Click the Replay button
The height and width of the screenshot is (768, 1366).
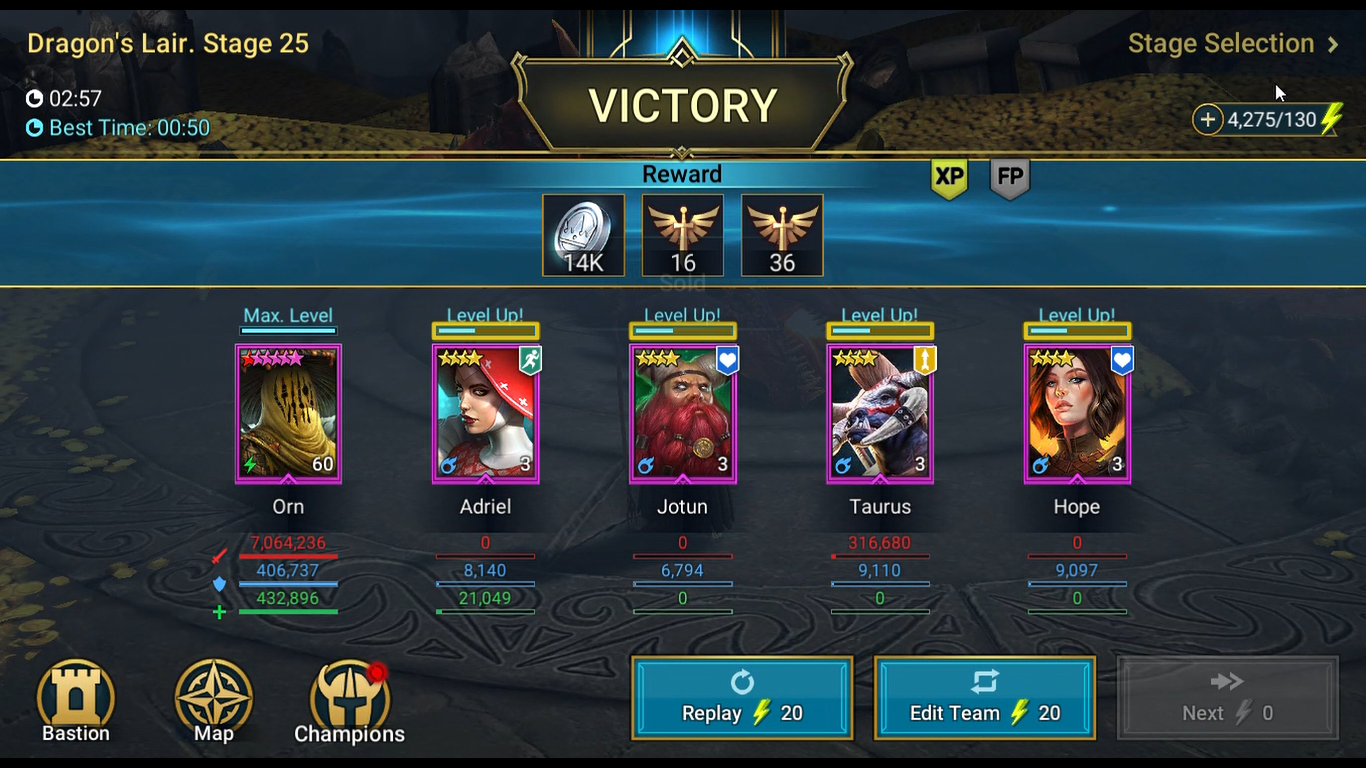pyautogui.click(x=741, y=697)
